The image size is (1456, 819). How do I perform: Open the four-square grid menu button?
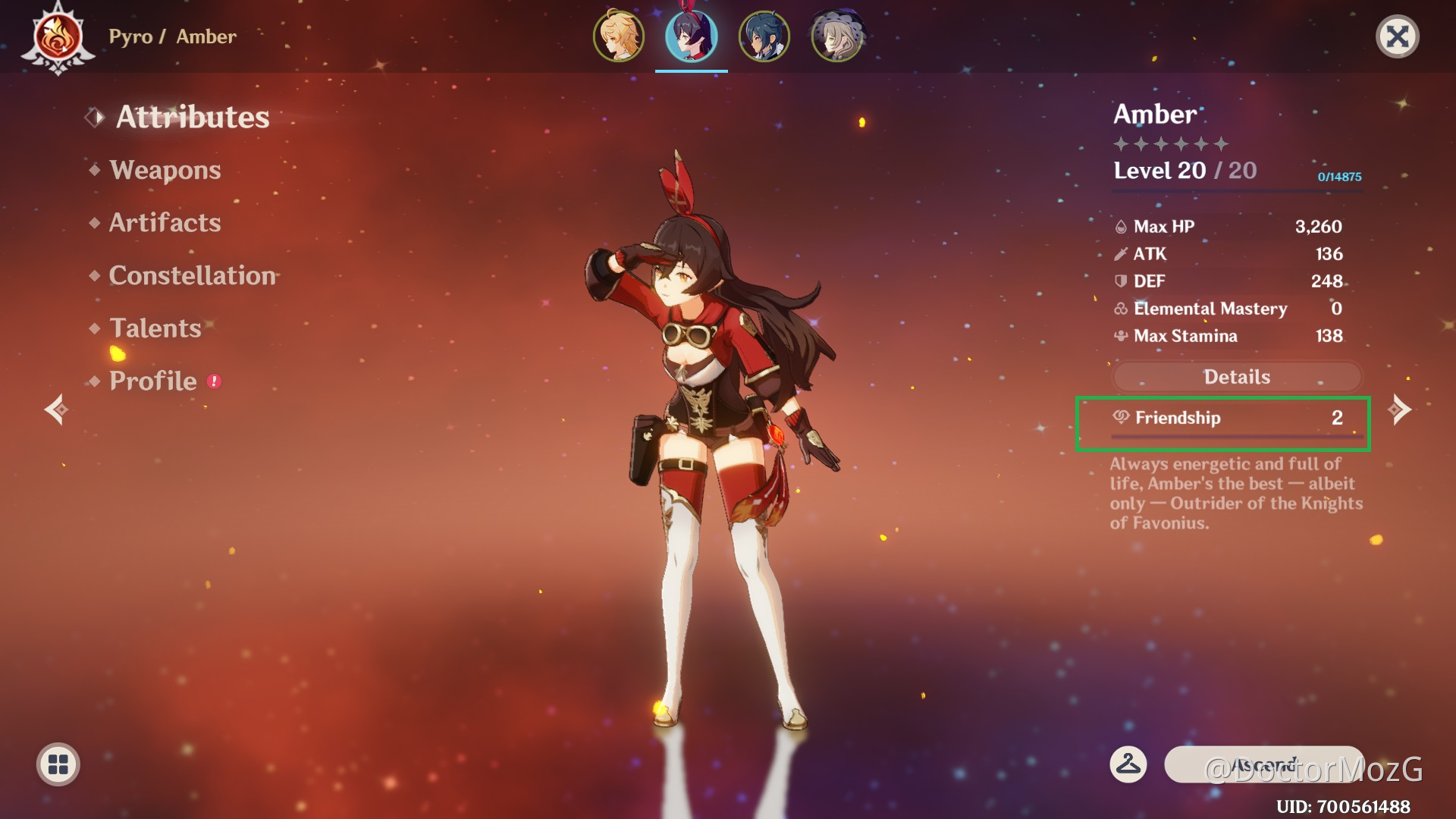[x=58, y=764]
